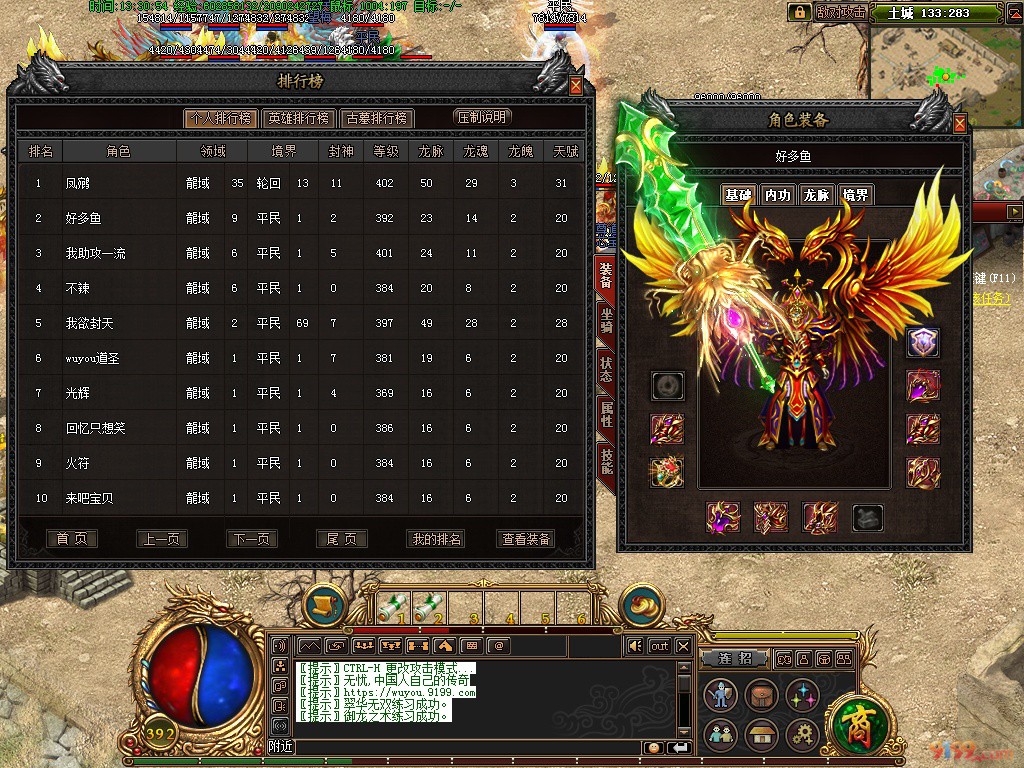
Task: Switch to the 英雄排行榜 tab
Action: (x=298, y=117)
